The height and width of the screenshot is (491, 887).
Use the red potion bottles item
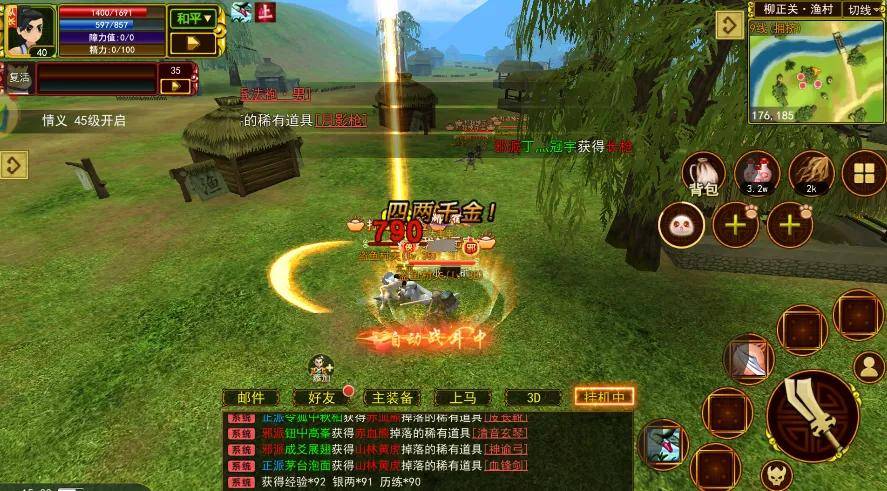click(x=757, y=172)
